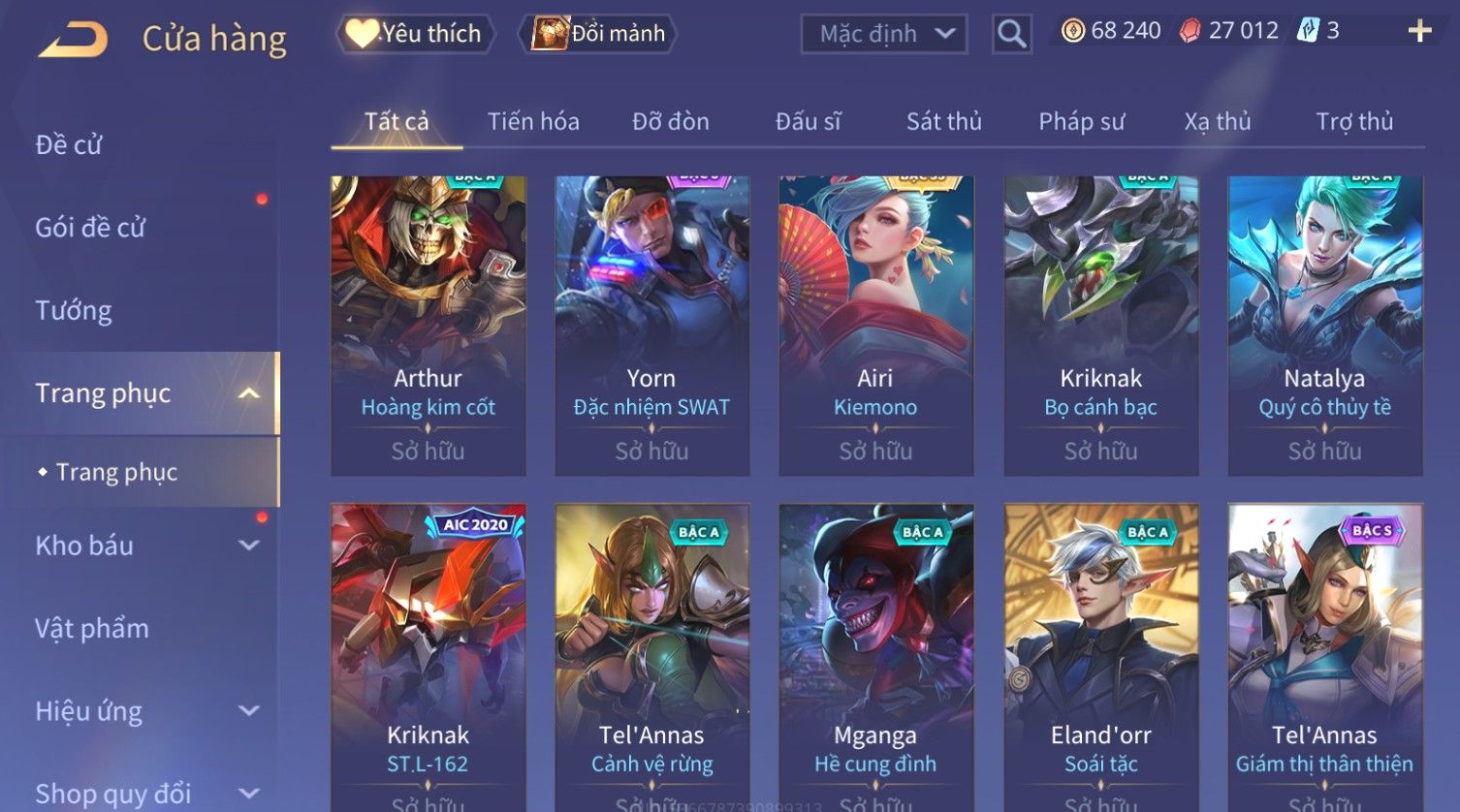
Task: Choose the Trợ thủ tab
Action: pos(1353,122)
